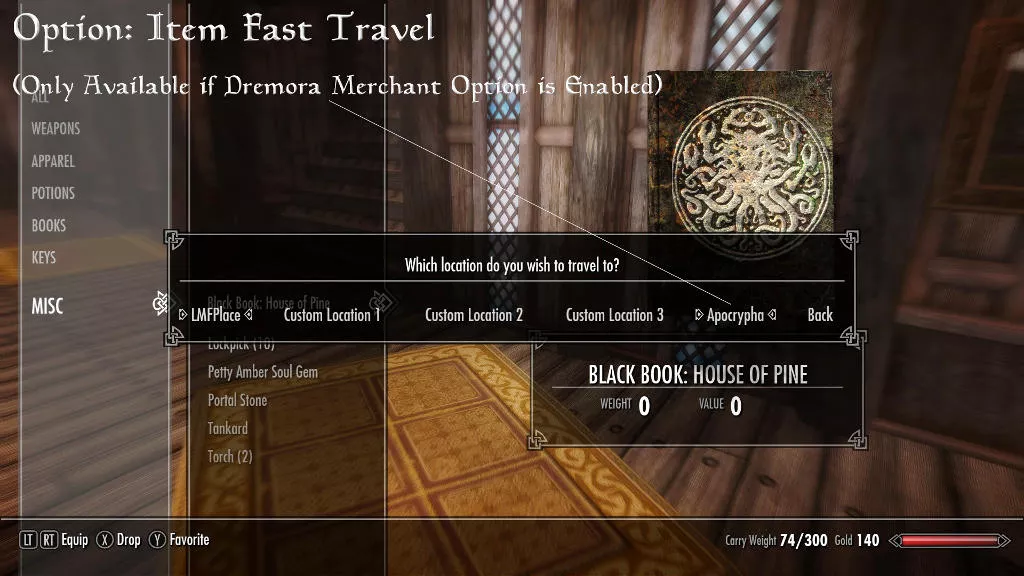Switch to the Misc category

tap(47, 306)
